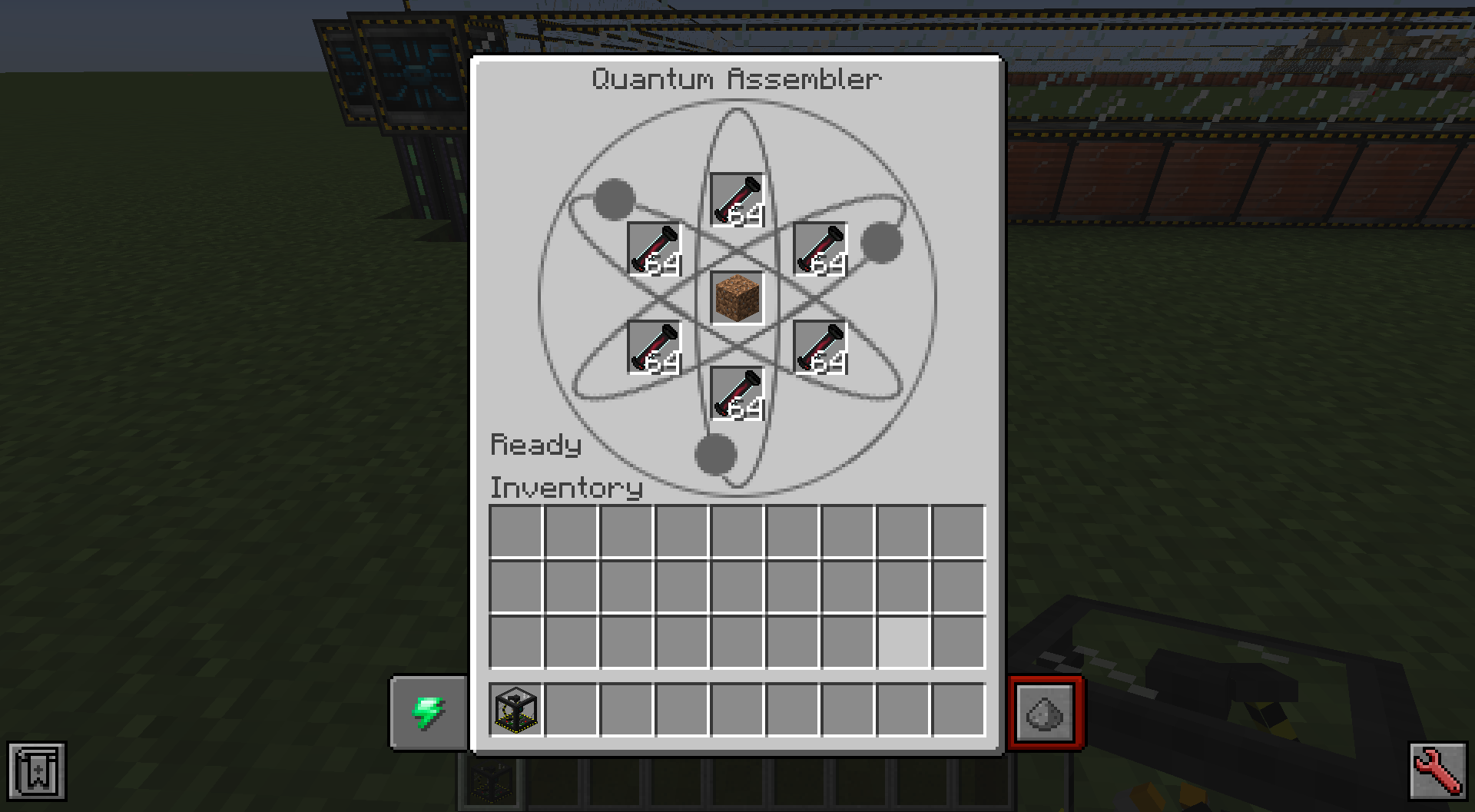The image size is (1475, 812).
Task: Expand the energy panel on the left edge
Action: pyautogui.click(x=428, y=712)
